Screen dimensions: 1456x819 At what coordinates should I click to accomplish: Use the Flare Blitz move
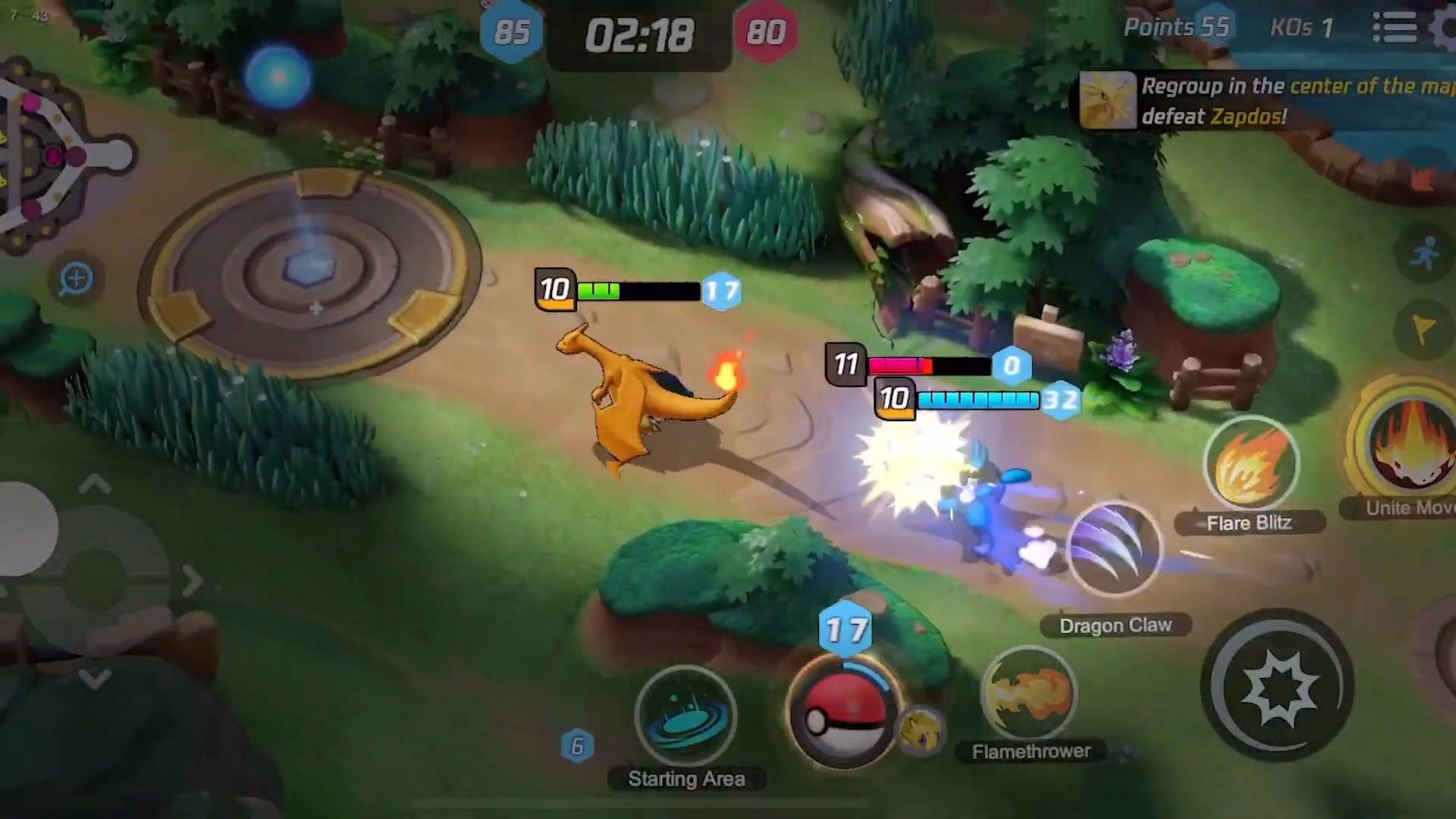[1251, 466]
